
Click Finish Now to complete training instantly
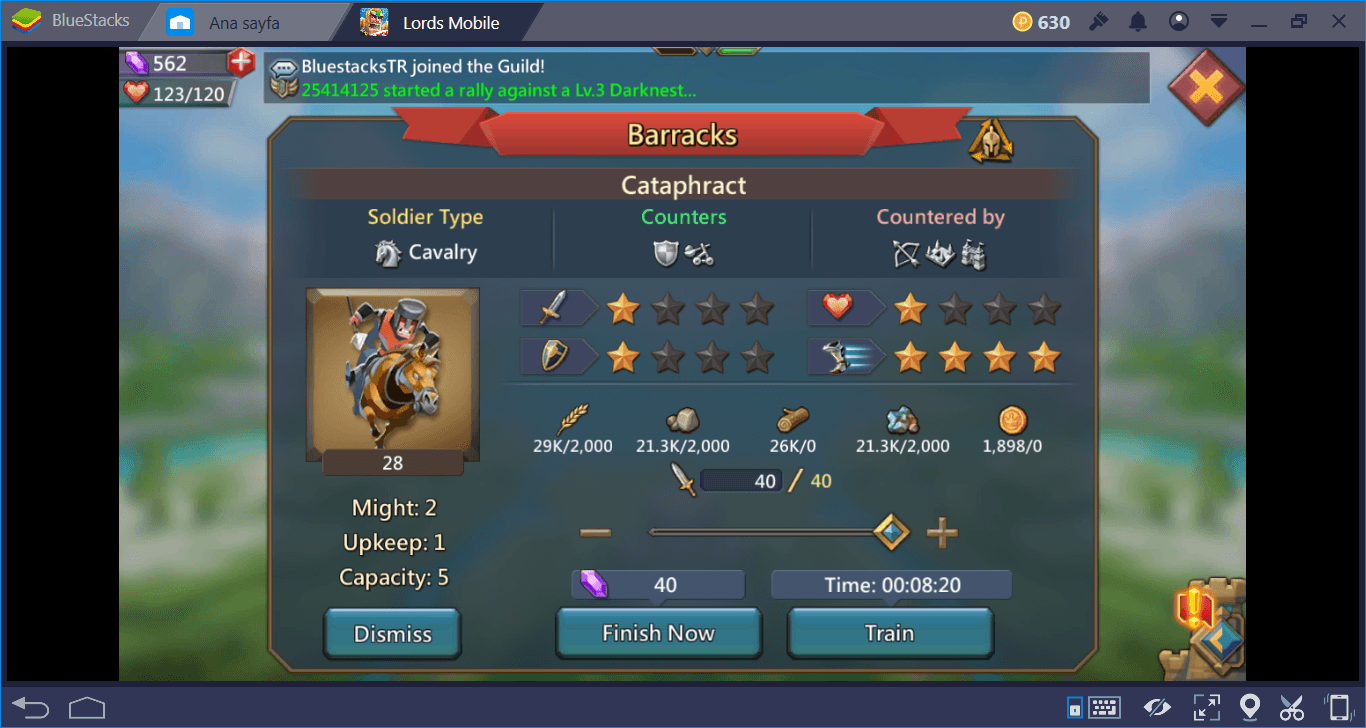(658, 632)
